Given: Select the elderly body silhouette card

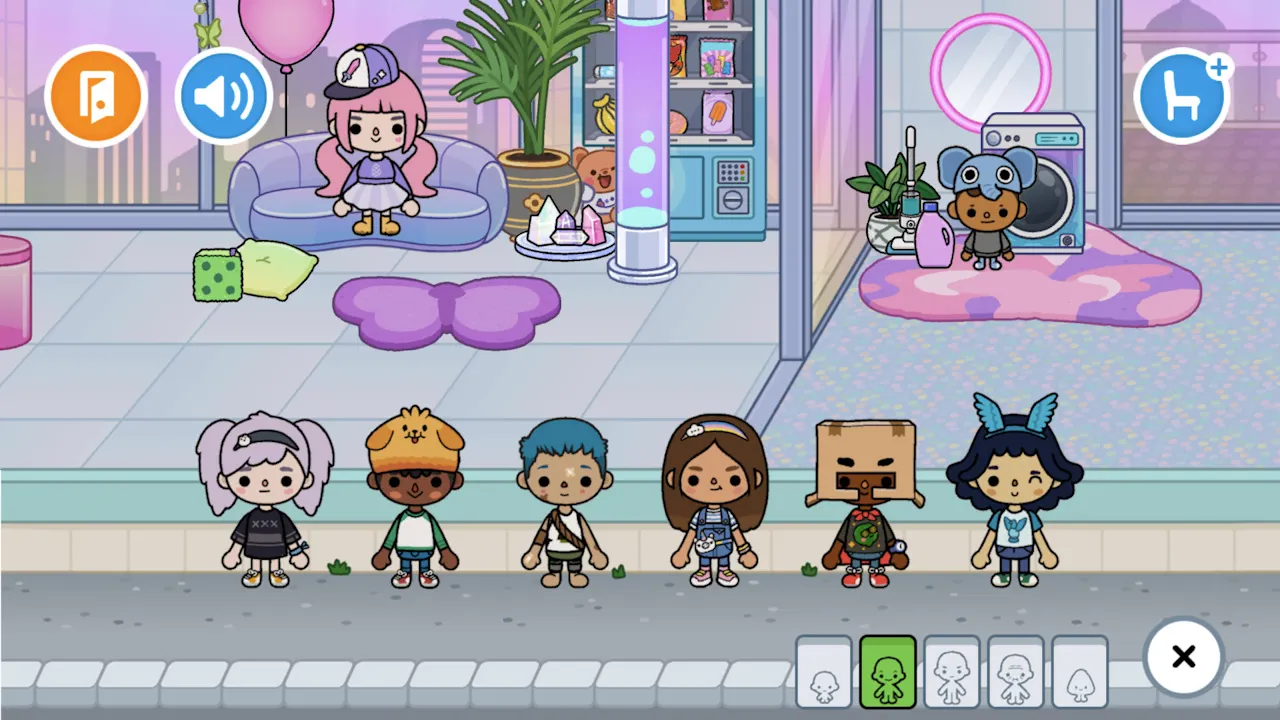Looking at the screenshot, I should pyautogui.click(x=1016, y=672).
